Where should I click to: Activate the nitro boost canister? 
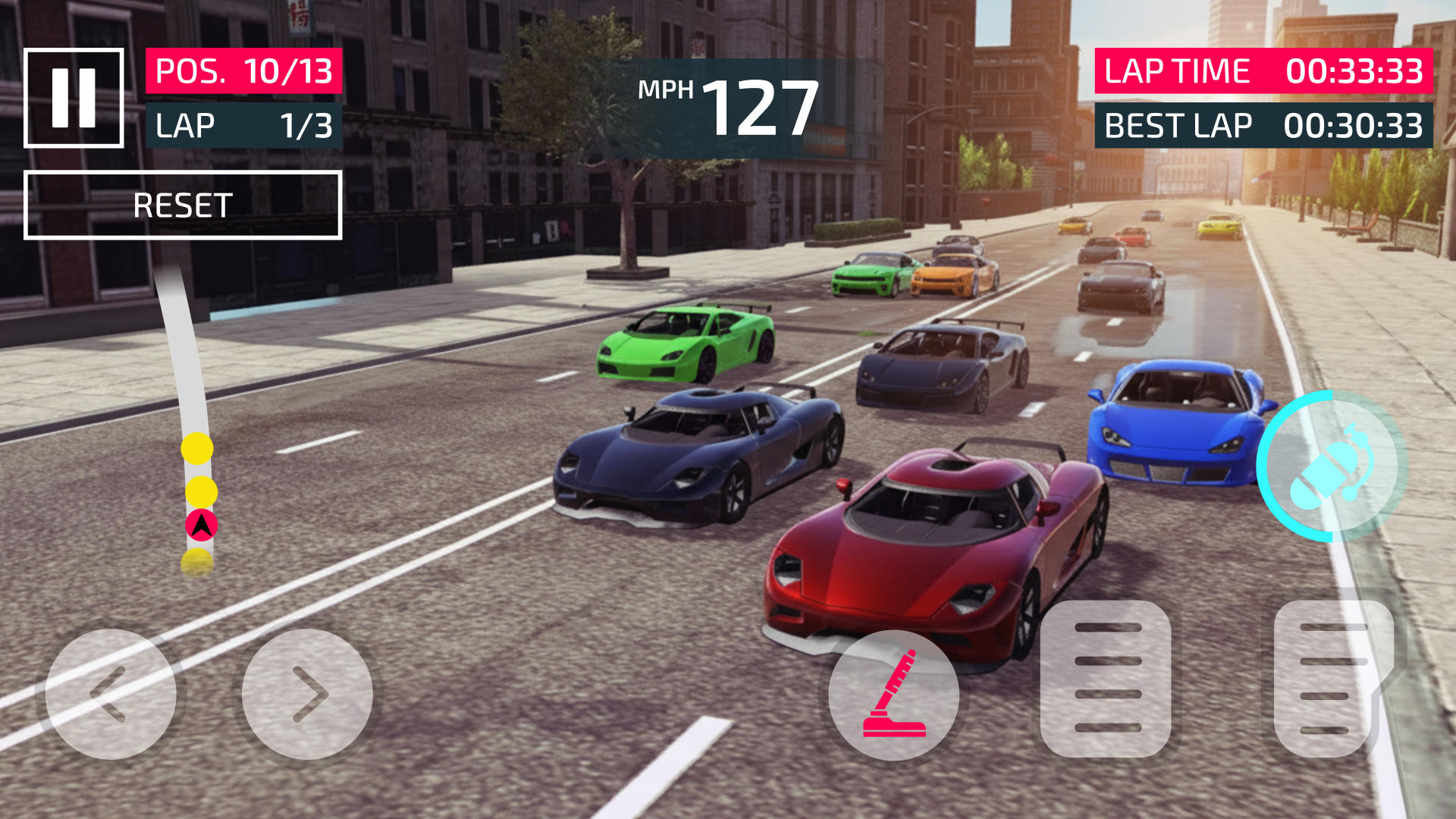[x=1331, y=466]
